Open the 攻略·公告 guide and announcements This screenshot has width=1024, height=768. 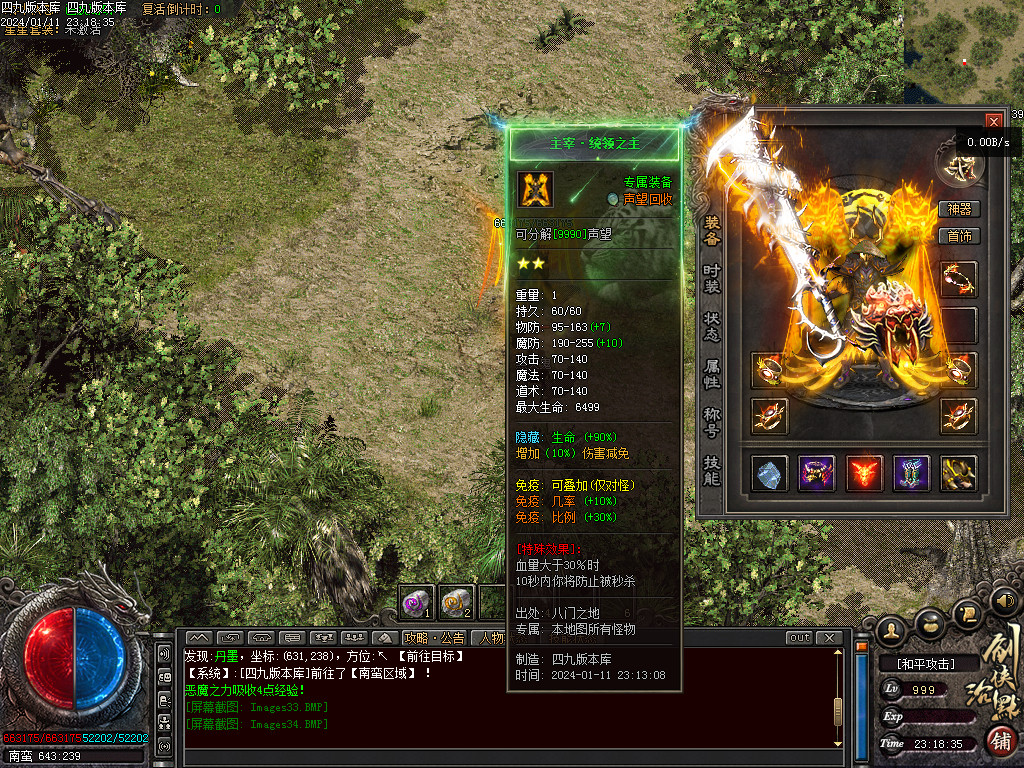[x=435, y=638]
